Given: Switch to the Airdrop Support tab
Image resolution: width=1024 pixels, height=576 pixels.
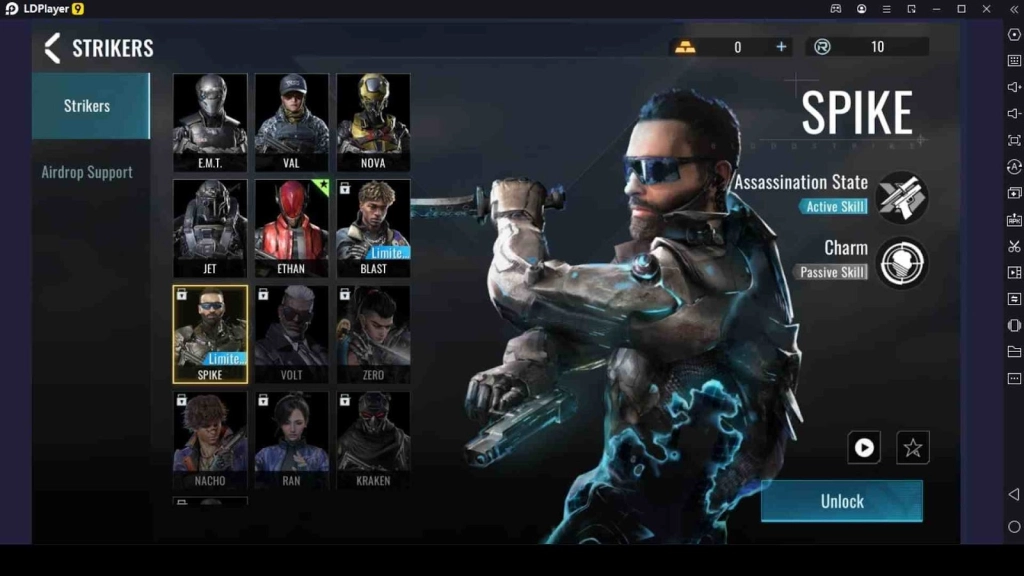Looking at the screenshot, I should [x=87, y=172].
